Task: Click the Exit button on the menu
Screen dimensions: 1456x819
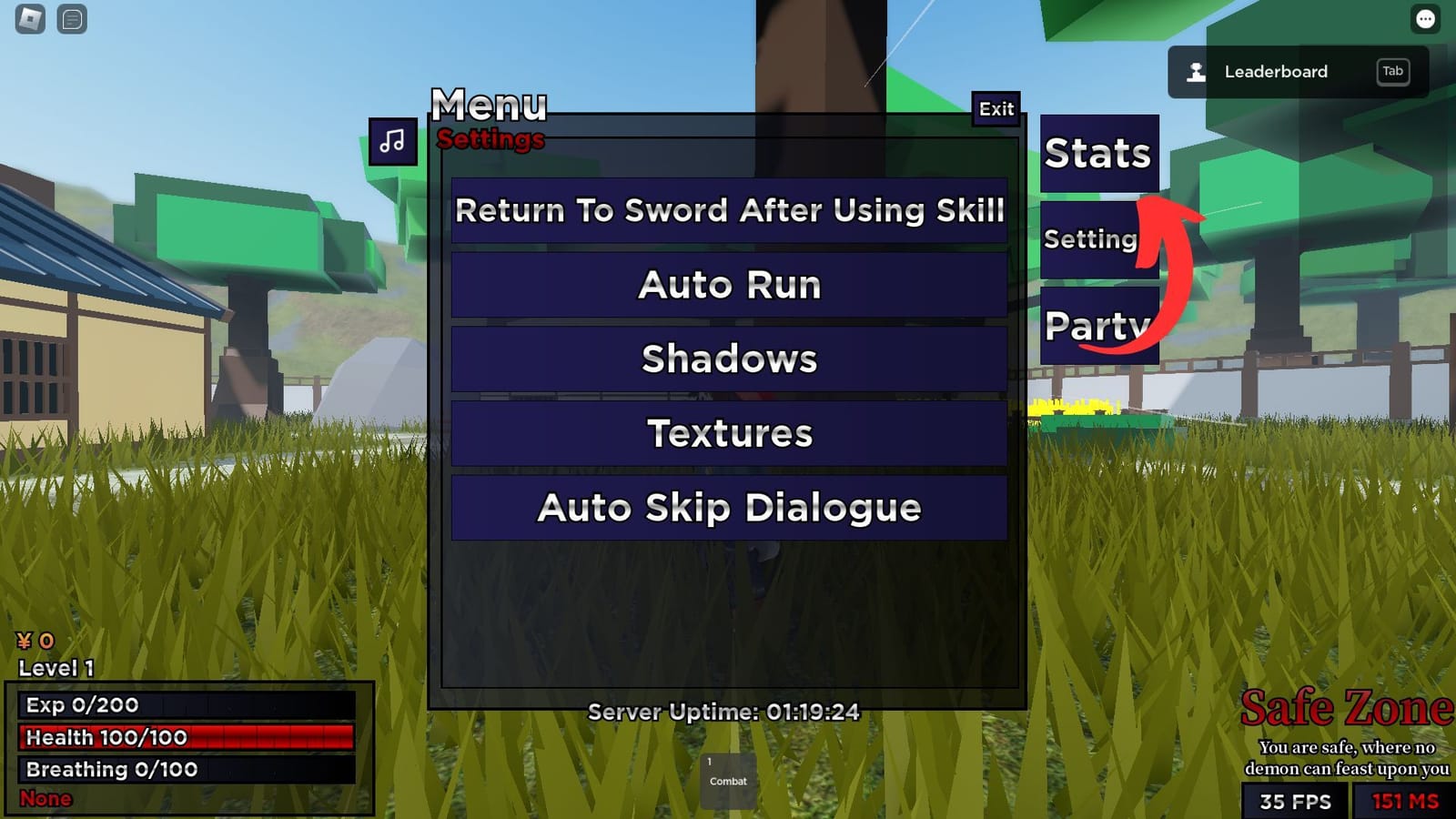Action: pos(994,109)
